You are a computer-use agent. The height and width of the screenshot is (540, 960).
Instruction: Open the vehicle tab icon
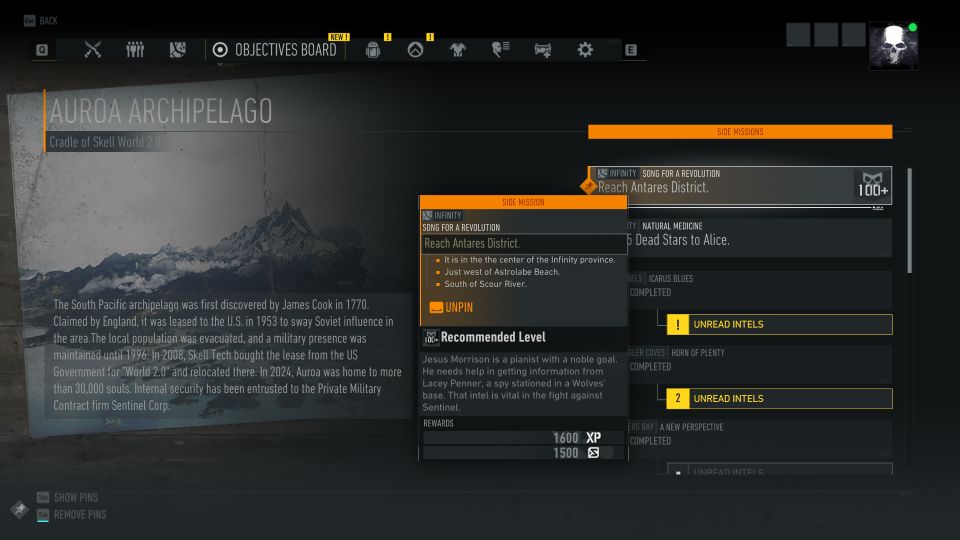(543, 50)
